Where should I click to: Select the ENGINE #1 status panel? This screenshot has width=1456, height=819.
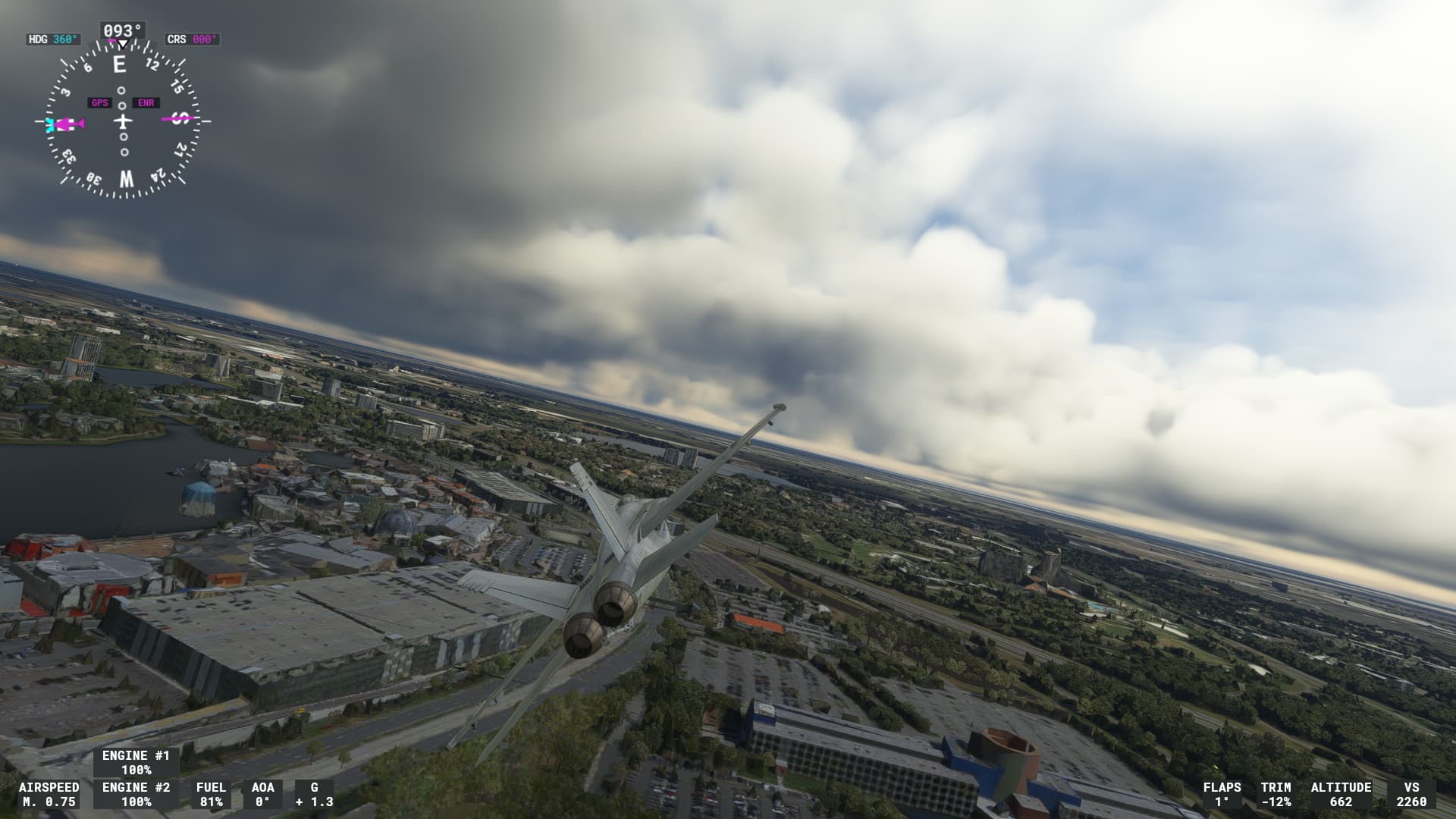[x=134, y=763]
